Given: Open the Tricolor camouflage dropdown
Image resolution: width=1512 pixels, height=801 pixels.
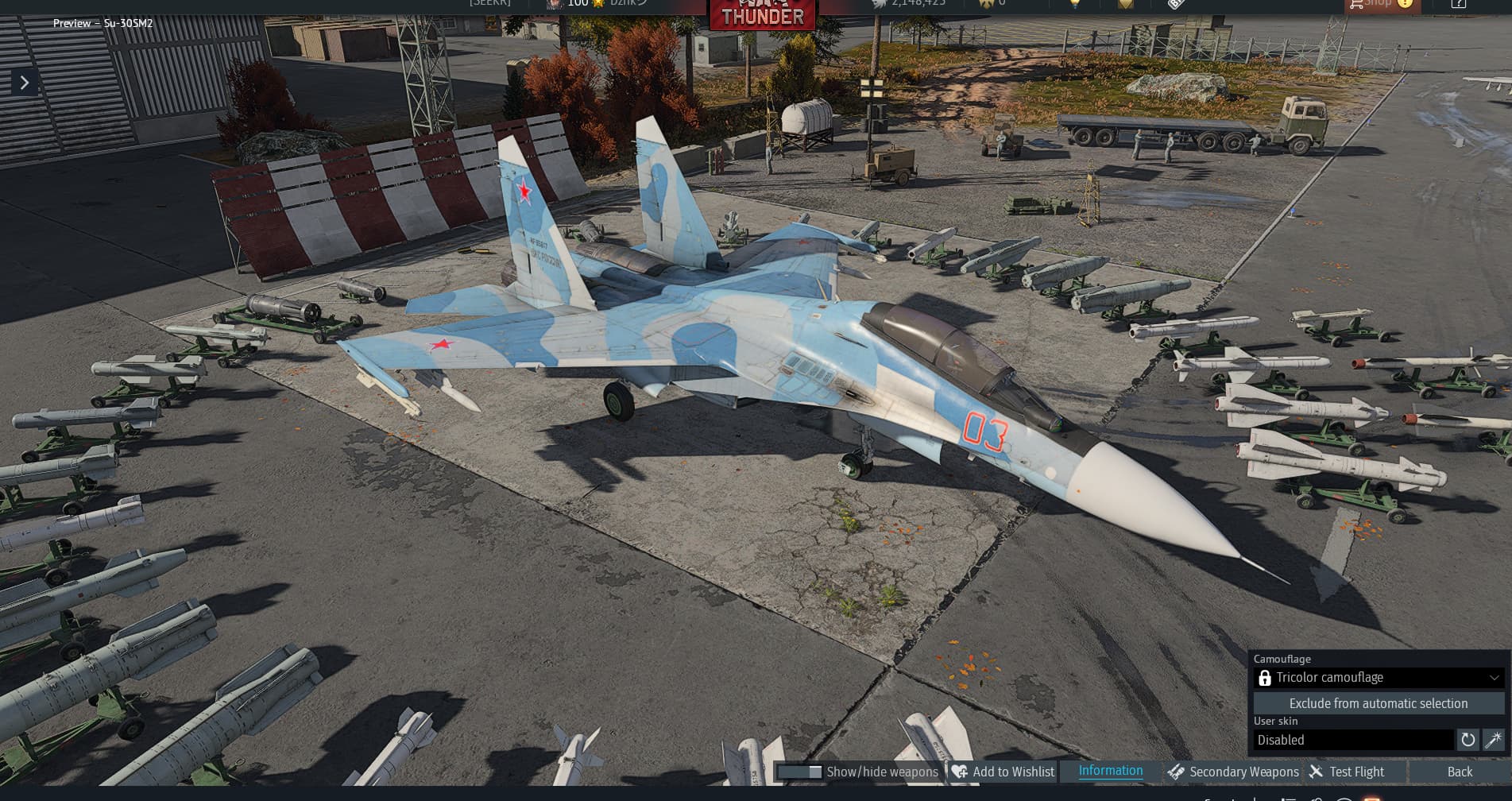Looking at the screenshot, I should [x=1379, y=678].
